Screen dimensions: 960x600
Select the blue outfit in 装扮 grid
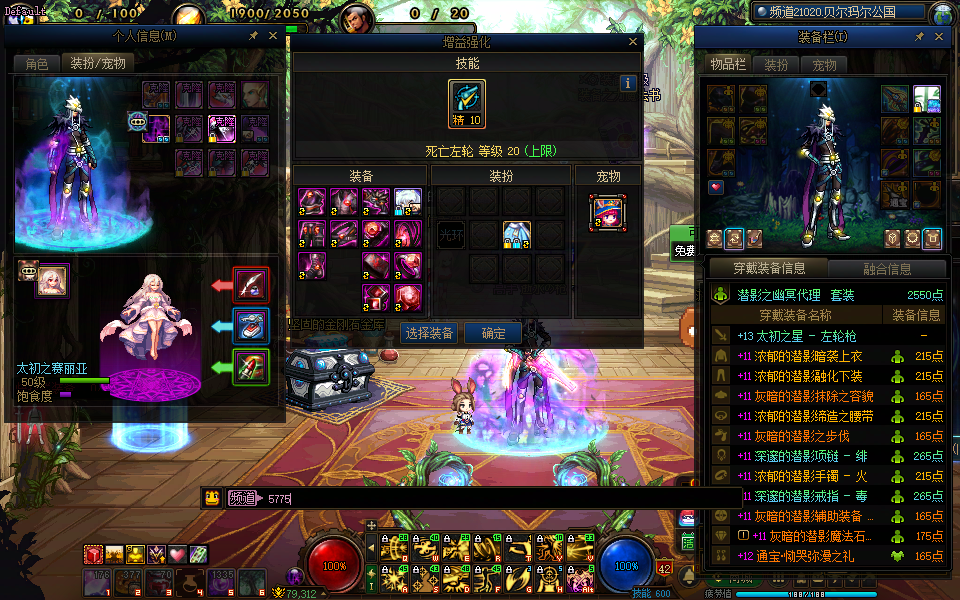click(517, 234)
